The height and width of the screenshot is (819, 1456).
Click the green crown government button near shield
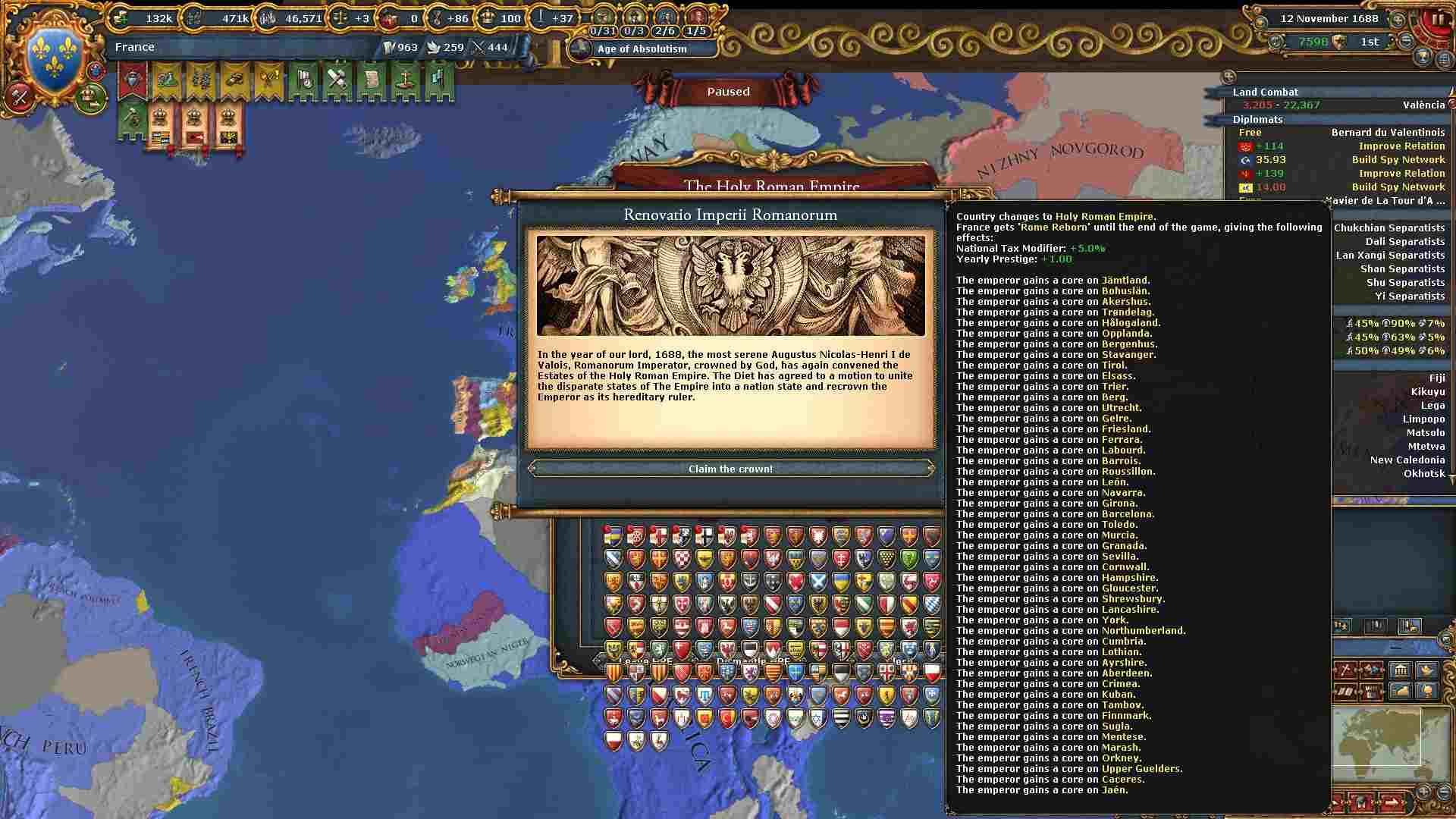pyautogui.click(x=91, y=97)
